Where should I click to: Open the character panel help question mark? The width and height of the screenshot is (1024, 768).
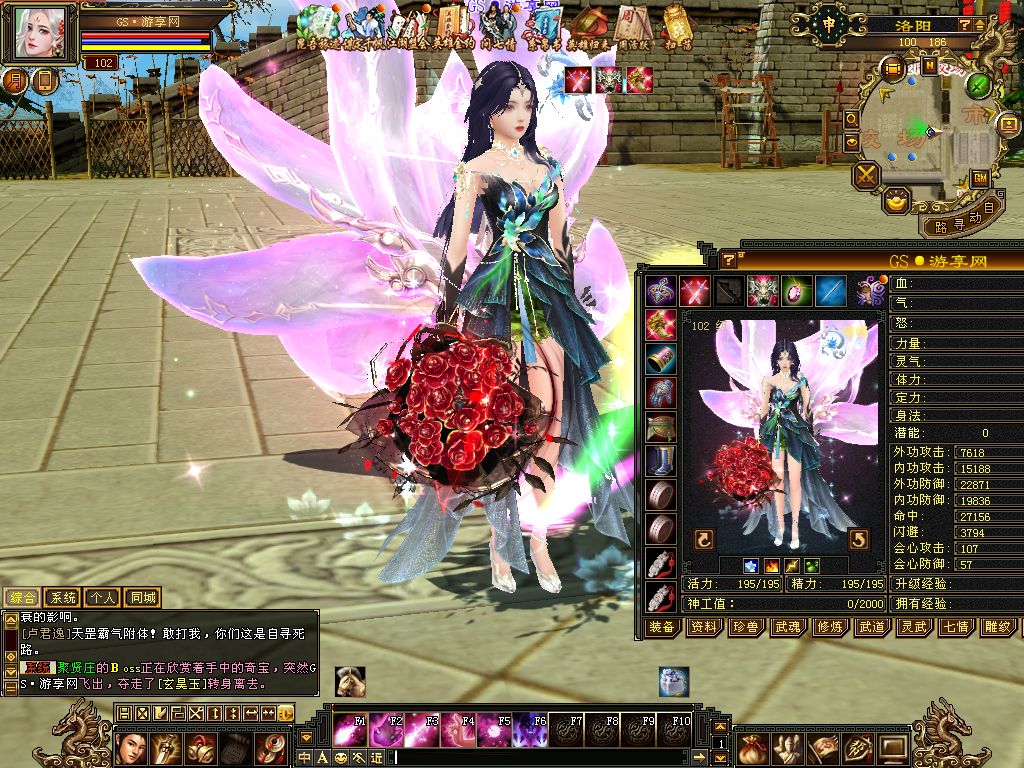pyautogui.click(x=729, y=260)
